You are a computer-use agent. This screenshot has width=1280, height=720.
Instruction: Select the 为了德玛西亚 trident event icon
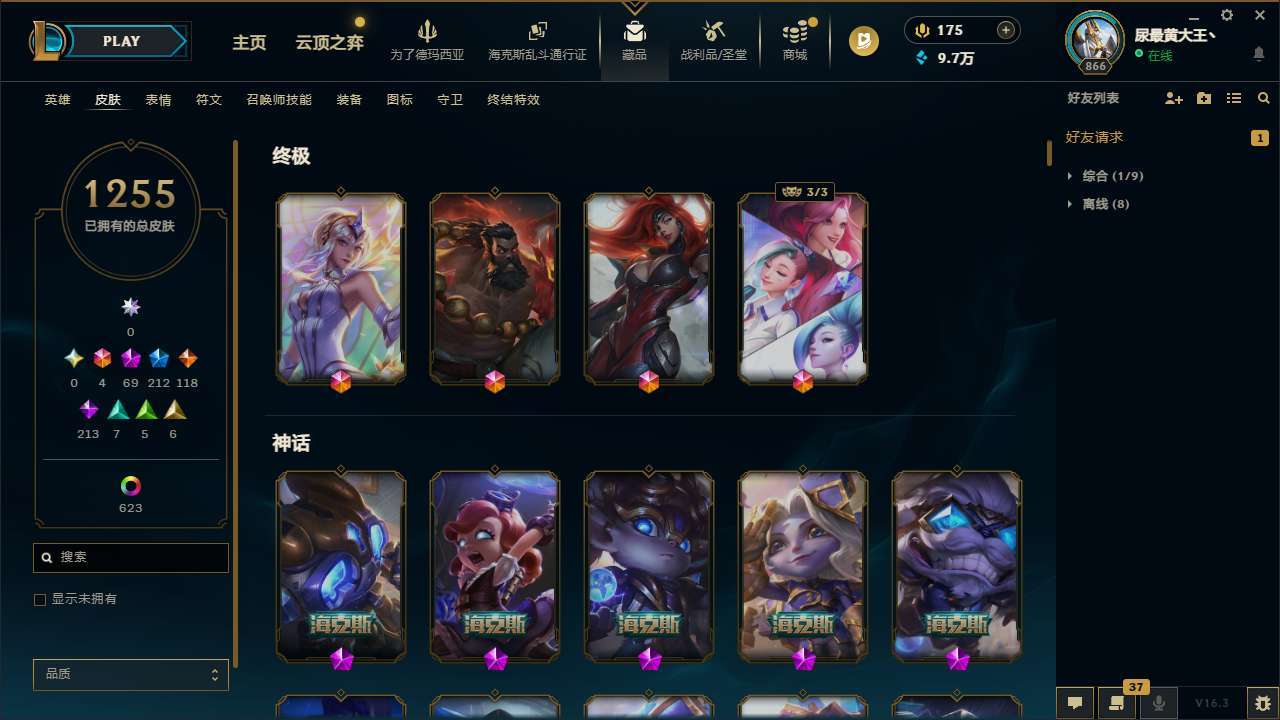[x=428, y=30]
